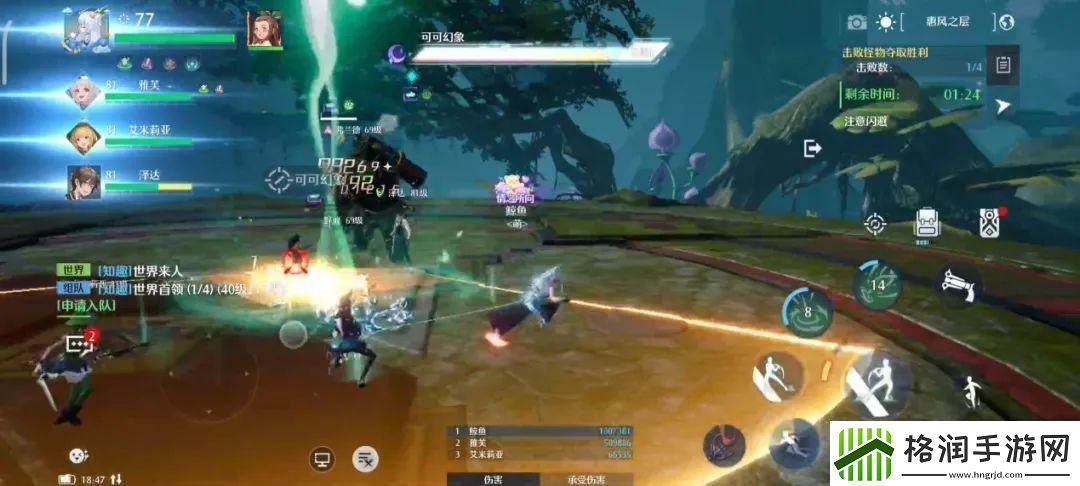Open the icon with red notification dot

[990, 222]
